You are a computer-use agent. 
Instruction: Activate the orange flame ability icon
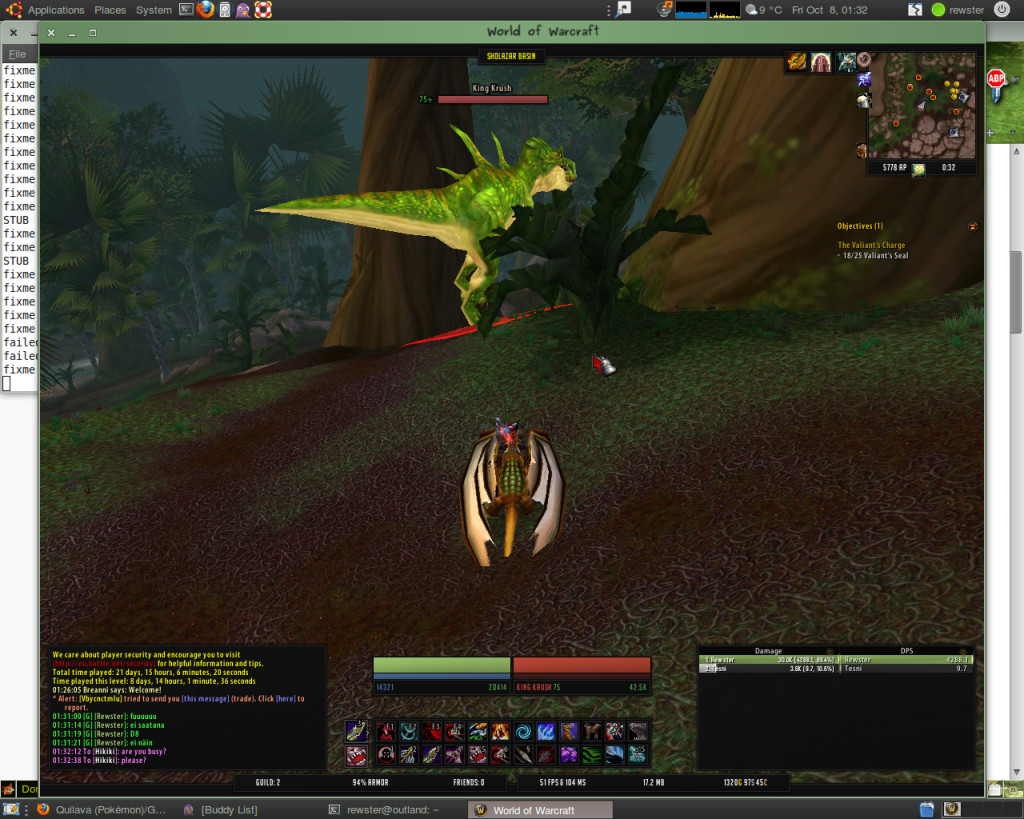[499, 732]
